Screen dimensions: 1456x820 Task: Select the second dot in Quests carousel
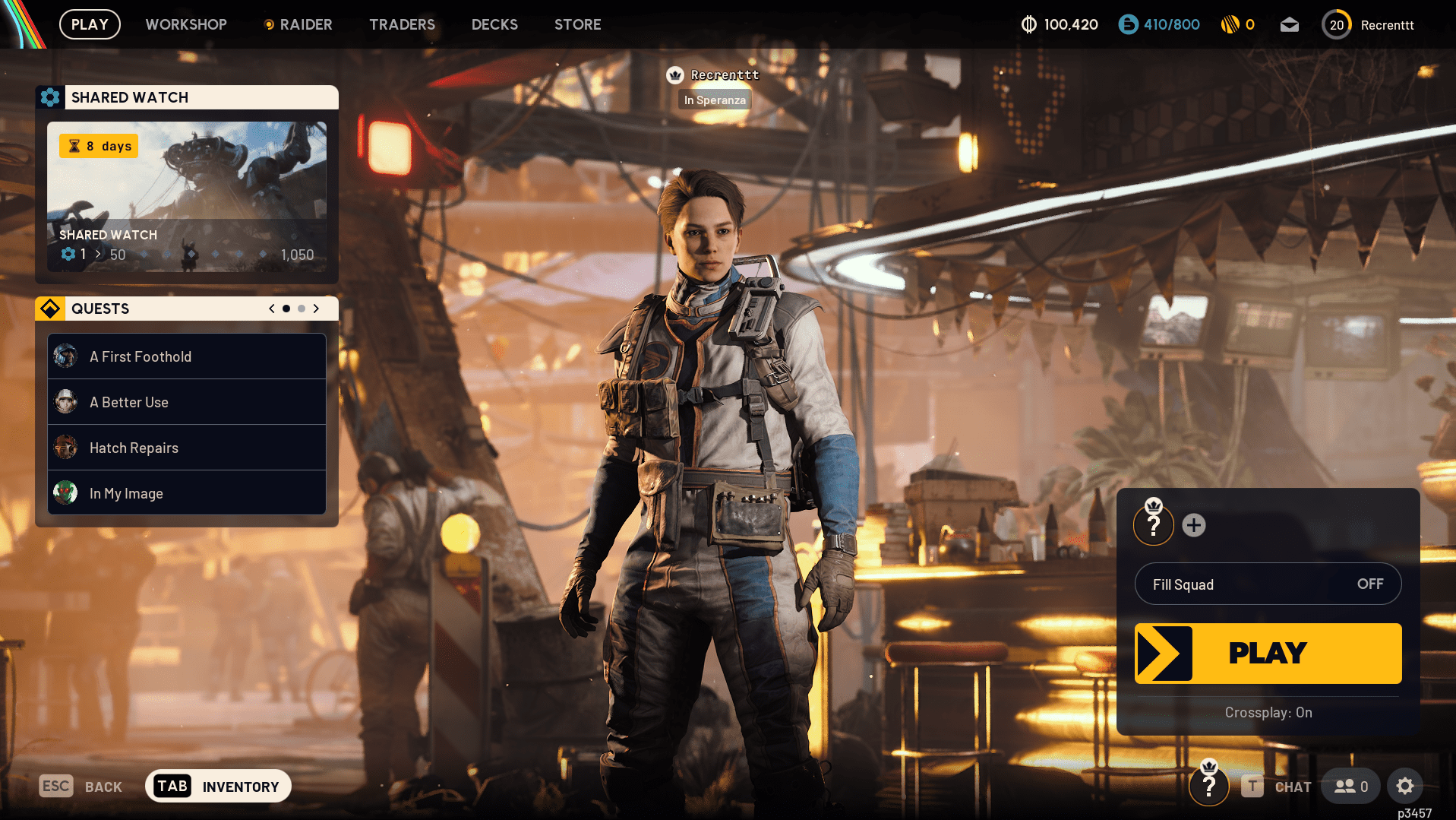pos(301,309)
